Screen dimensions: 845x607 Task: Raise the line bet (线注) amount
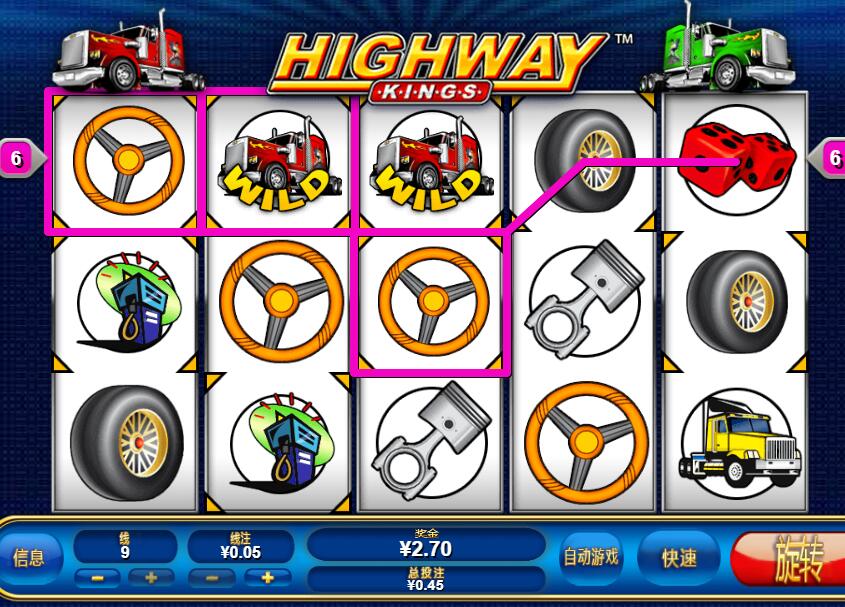[x=267, y=578]
